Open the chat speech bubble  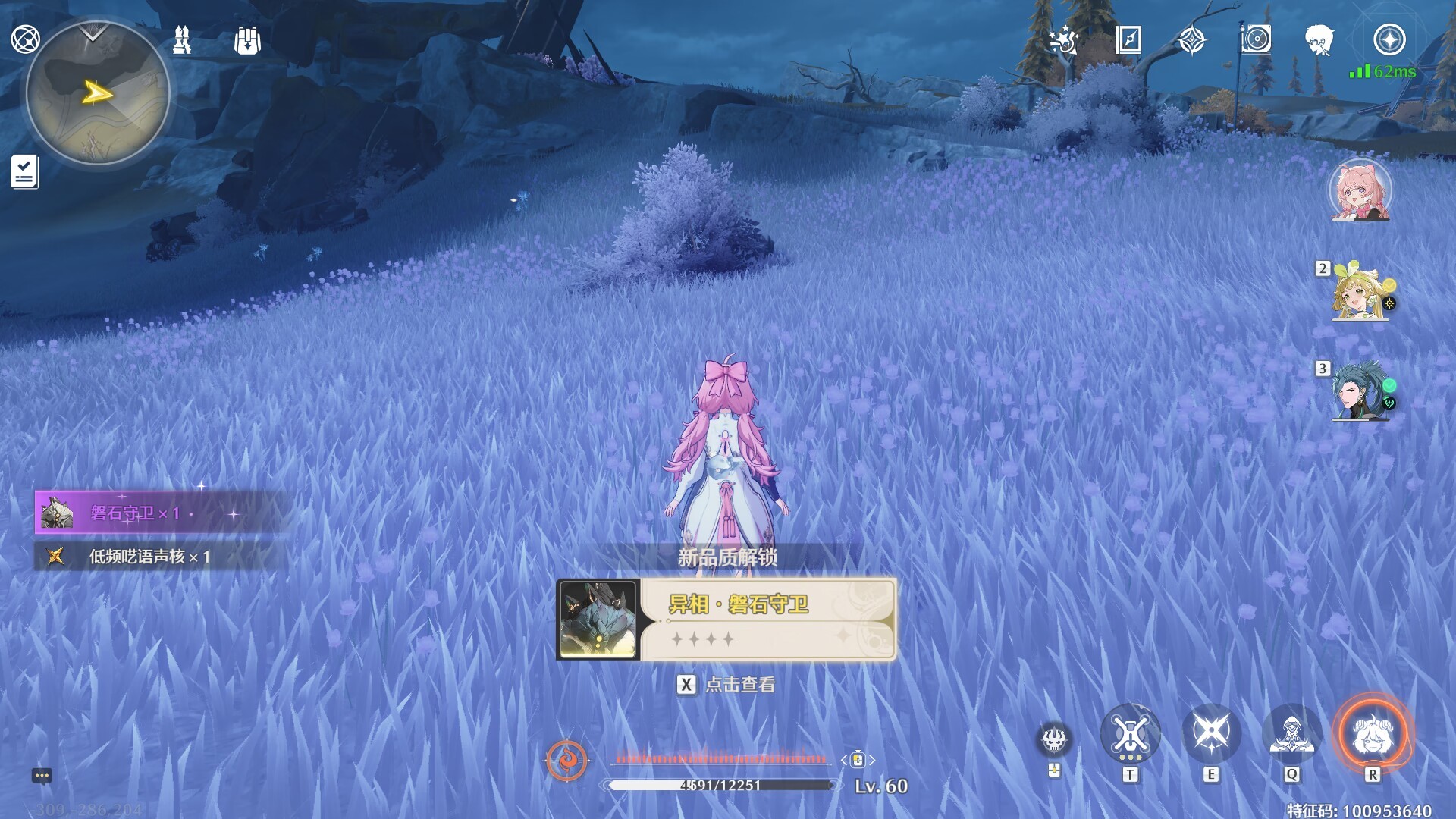(x=42, y=776)
